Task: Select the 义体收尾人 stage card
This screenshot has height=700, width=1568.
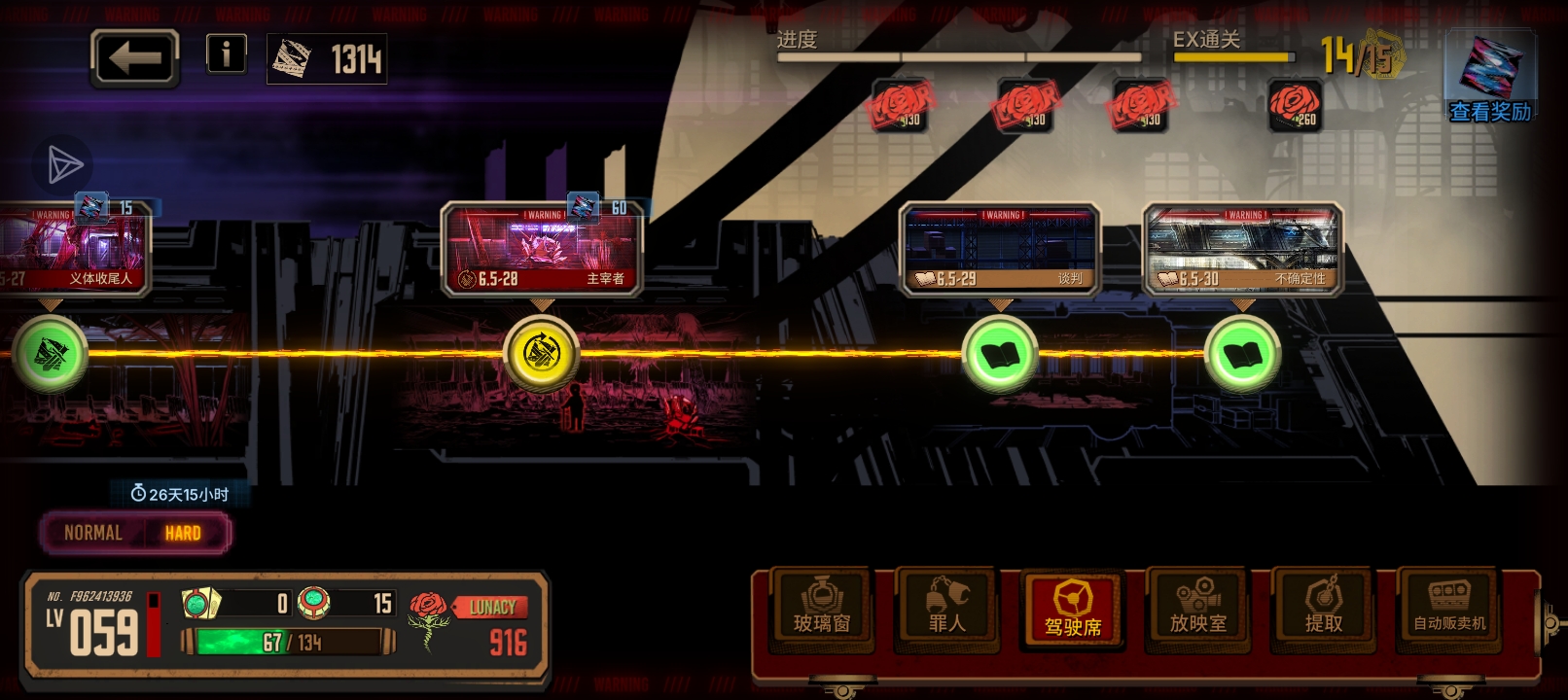Action: [73, 250]
